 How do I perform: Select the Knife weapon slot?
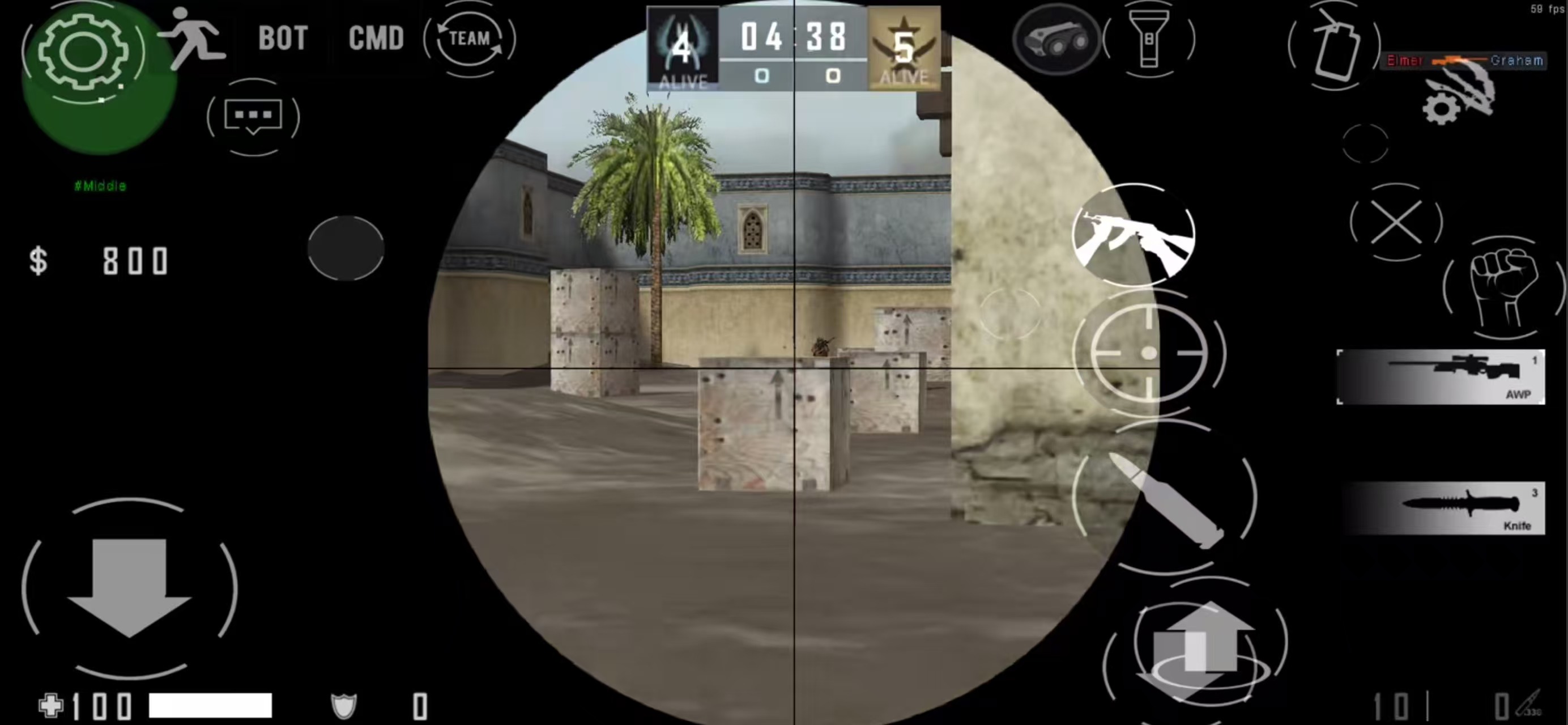pos(1440,508)
